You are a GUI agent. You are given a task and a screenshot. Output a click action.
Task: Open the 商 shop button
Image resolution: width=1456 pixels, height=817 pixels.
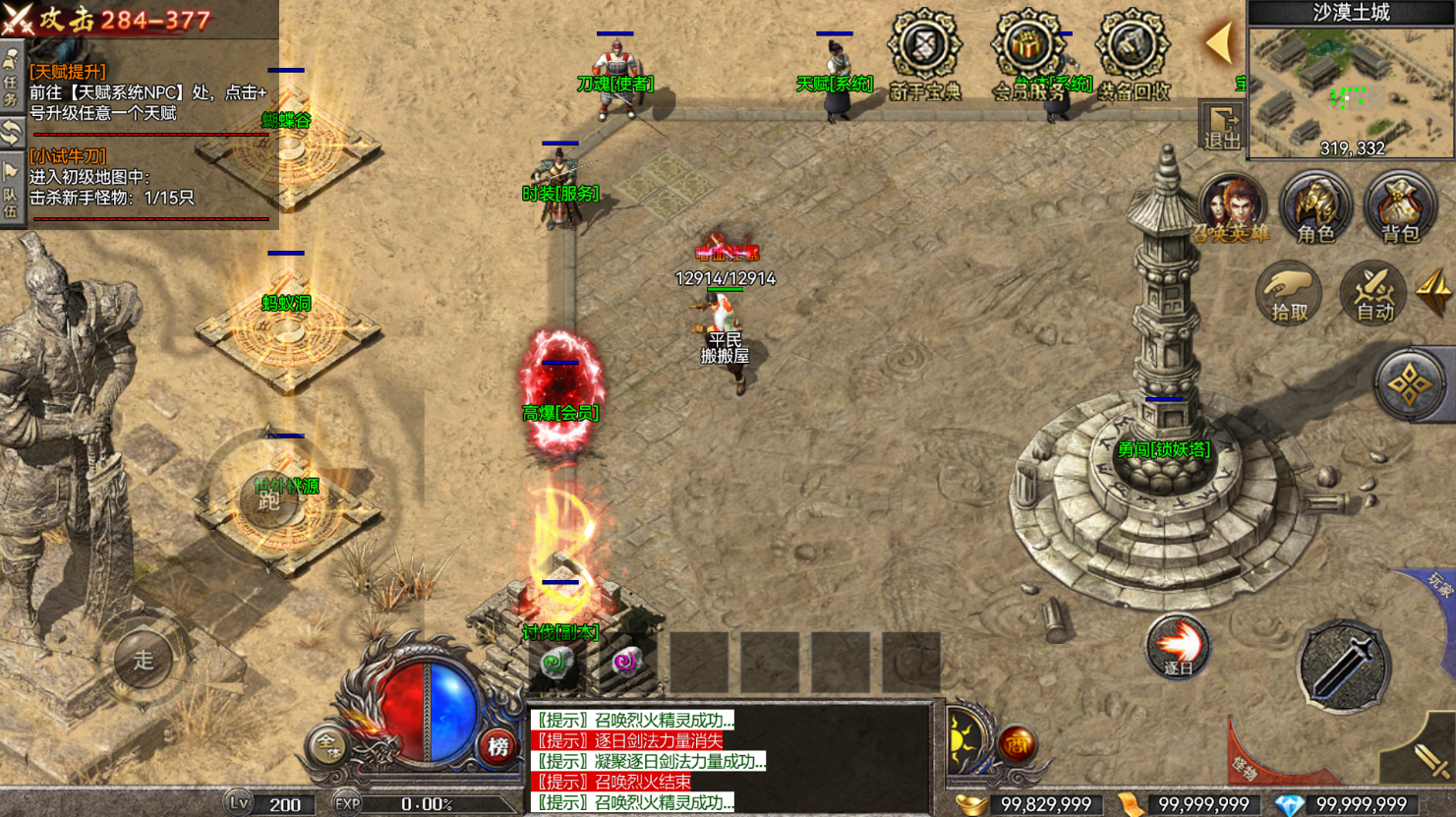pyautogui.click(x=1017, y=745)
